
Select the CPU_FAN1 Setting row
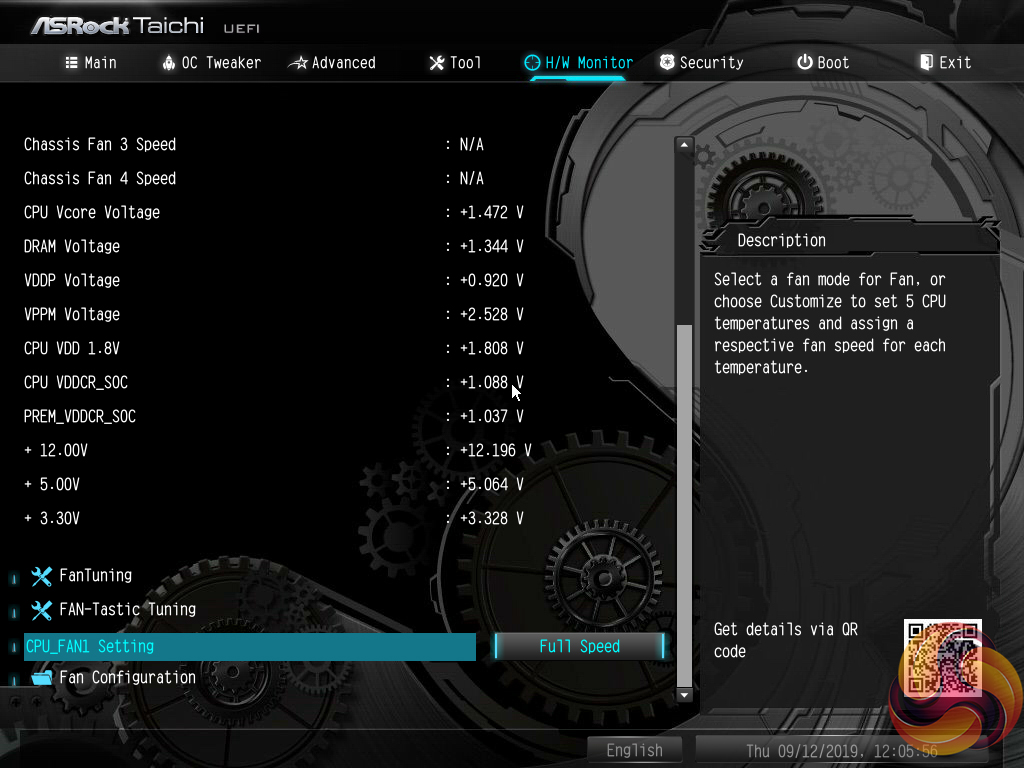coord(250,647)
